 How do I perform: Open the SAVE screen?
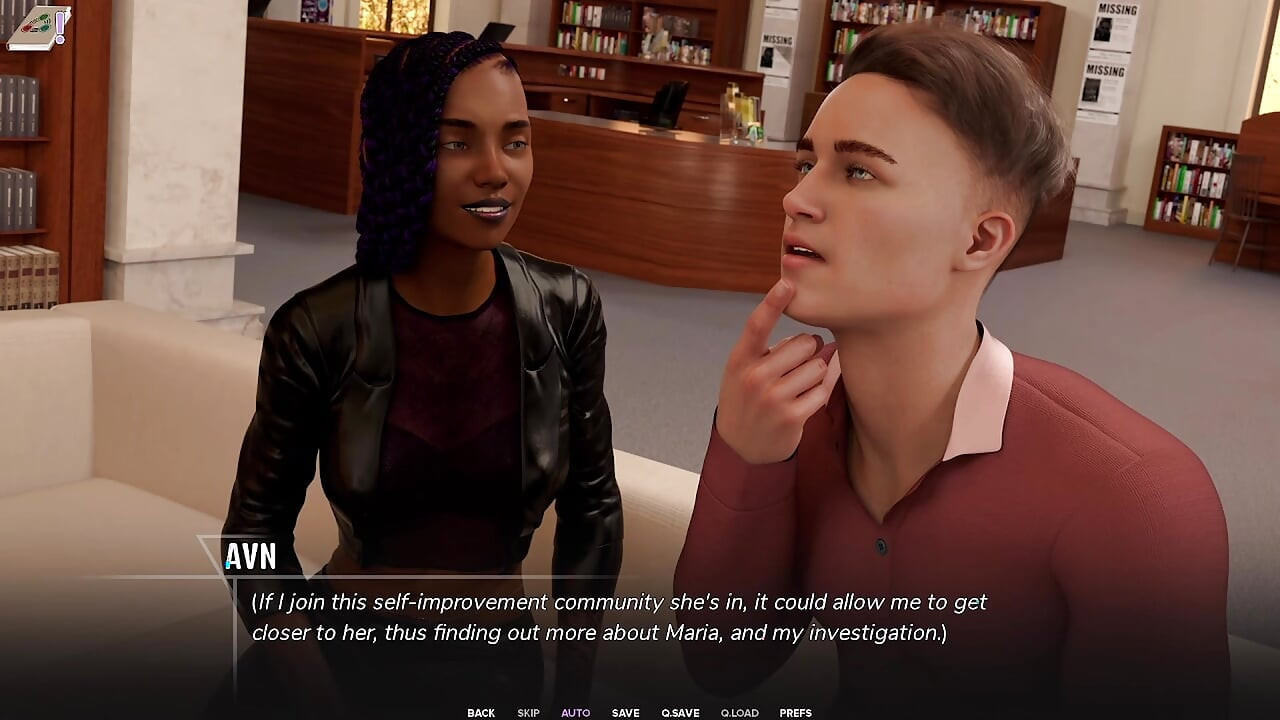point(625,713)
